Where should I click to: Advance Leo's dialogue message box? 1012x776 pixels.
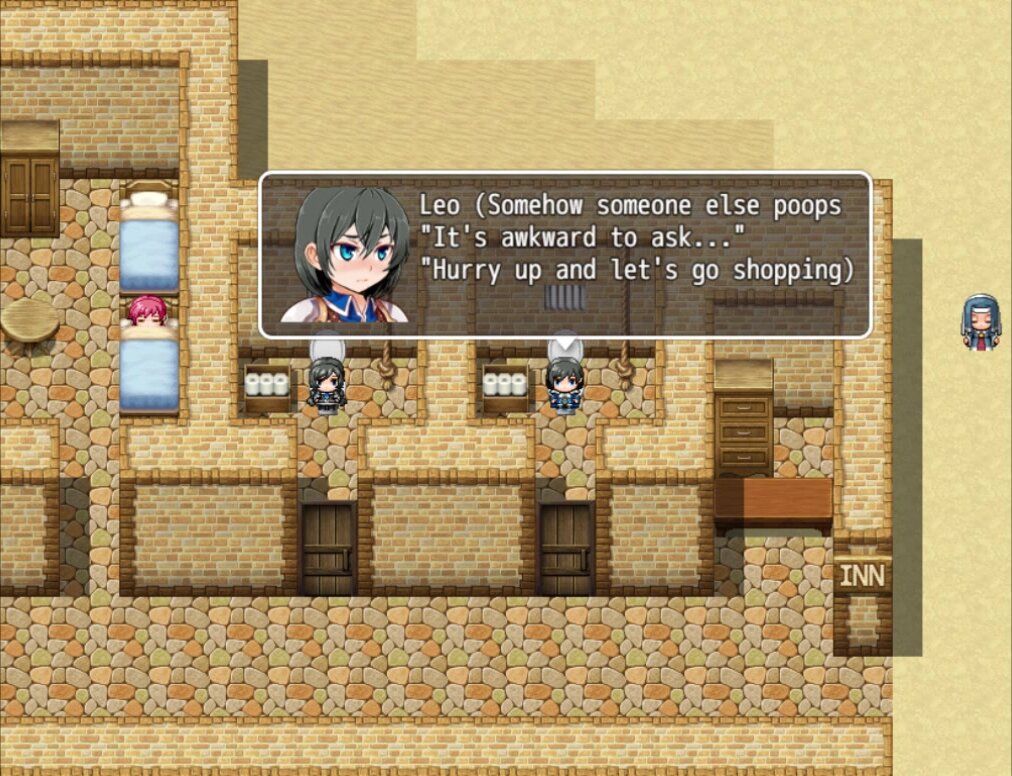tap(565, 255)
